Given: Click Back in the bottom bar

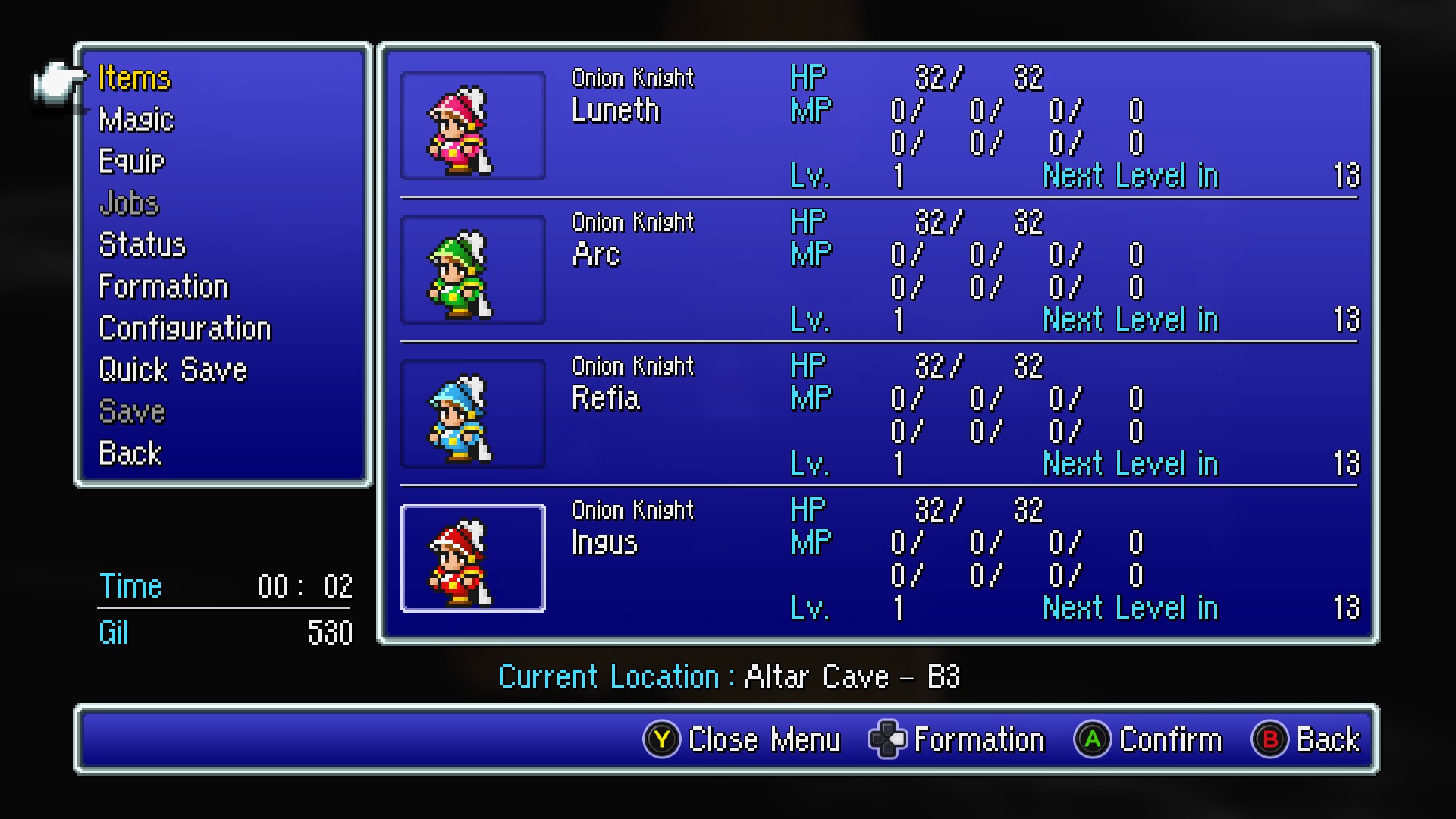Looking at the screenshot, I should pos(1306,739).
